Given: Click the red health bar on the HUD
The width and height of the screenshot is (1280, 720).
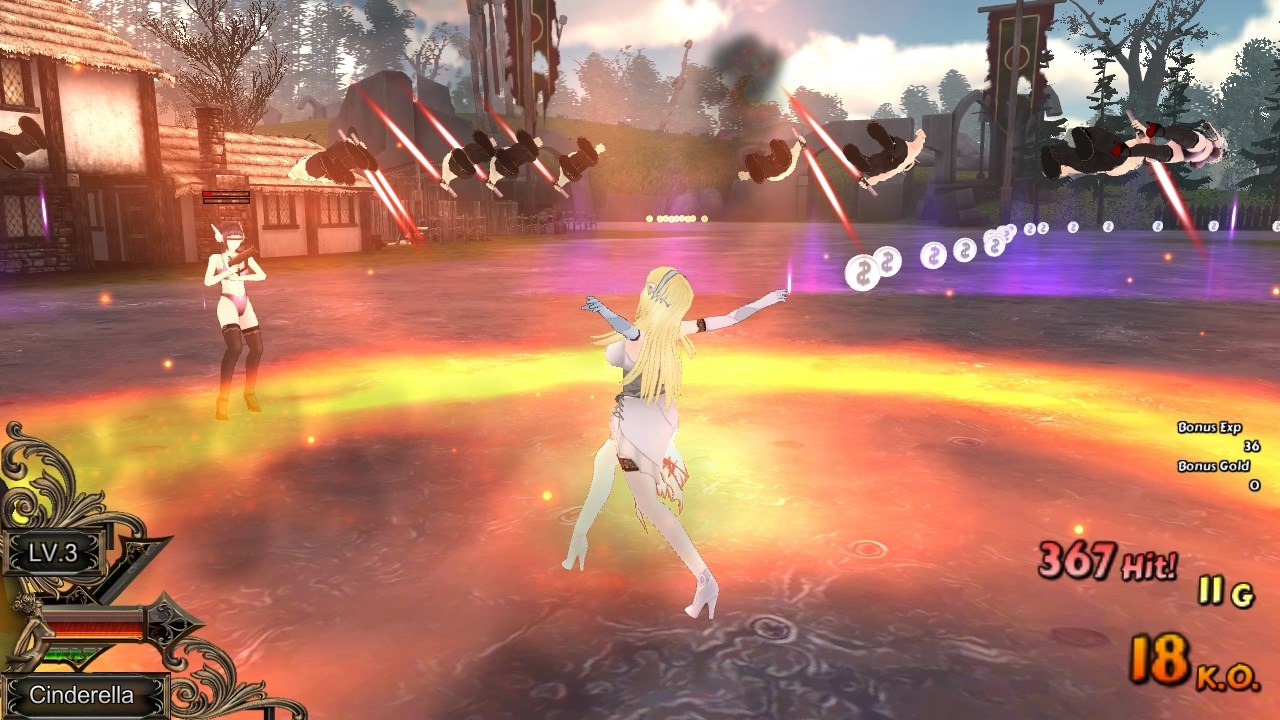Looking at the screenshot, I should (92, 625).
